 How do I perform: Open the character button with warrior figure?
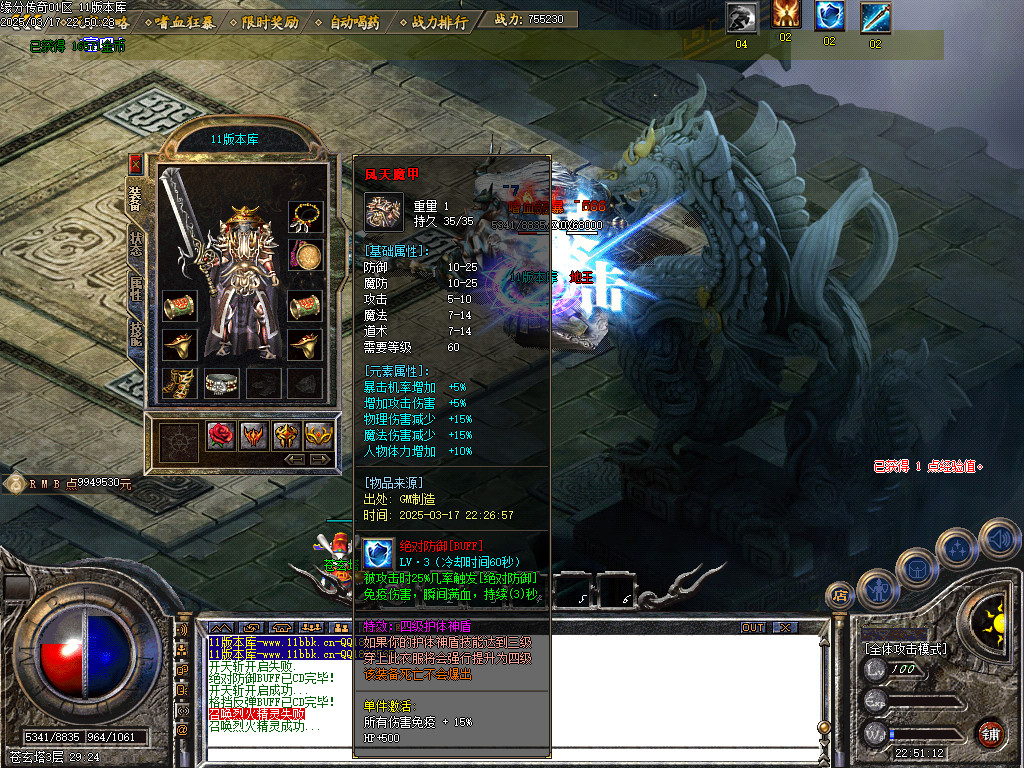877,590
